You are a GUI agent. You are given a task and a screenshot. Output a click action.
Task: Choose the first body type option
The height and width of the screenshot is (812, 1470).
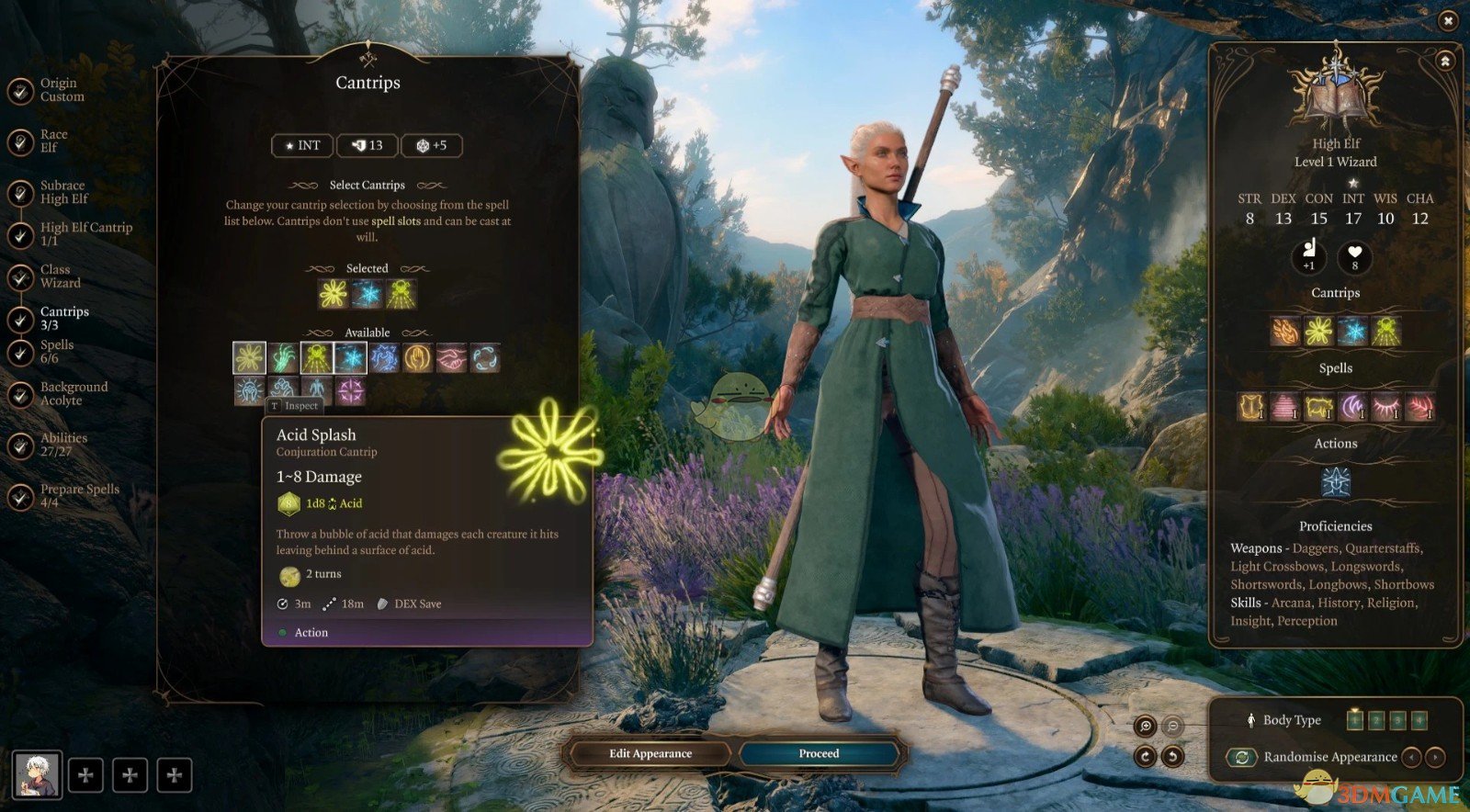point(1354,720)
